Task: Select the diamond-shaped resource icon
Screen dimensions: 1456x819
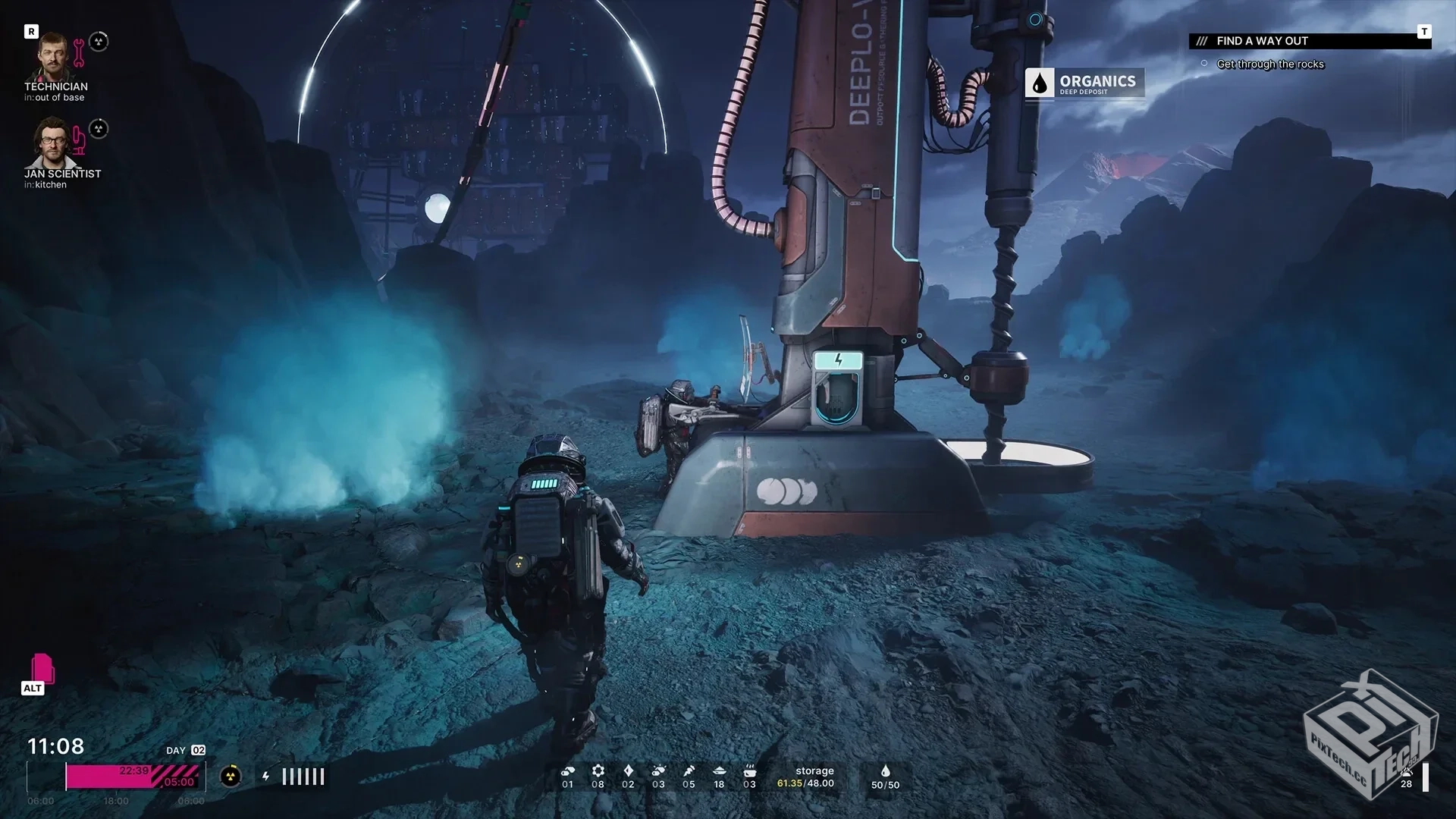Action: click(628, 770)
